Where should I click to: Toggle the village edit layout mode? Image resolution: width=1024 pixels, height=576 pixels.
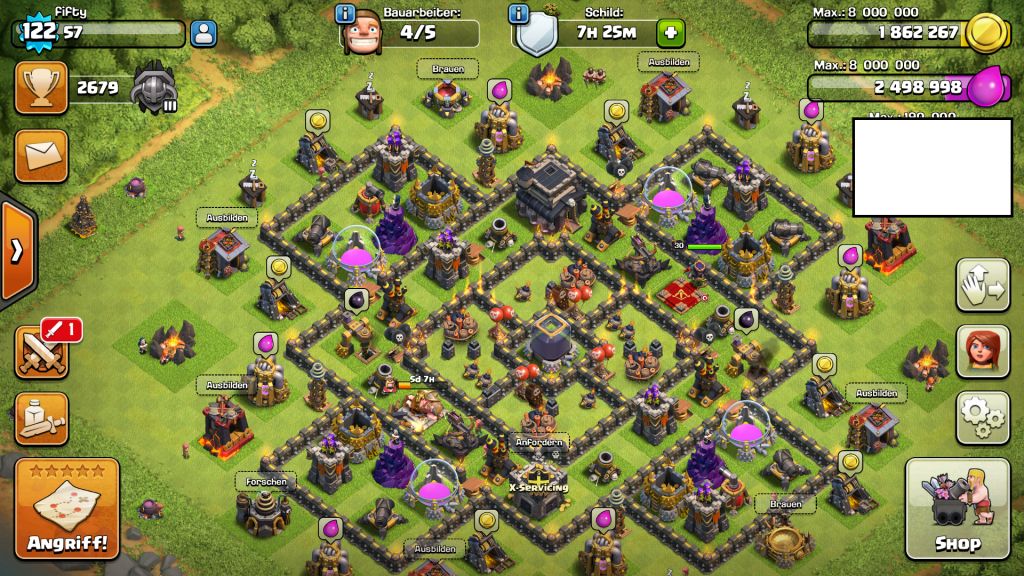pyautogui.click(x=982, y=285)
